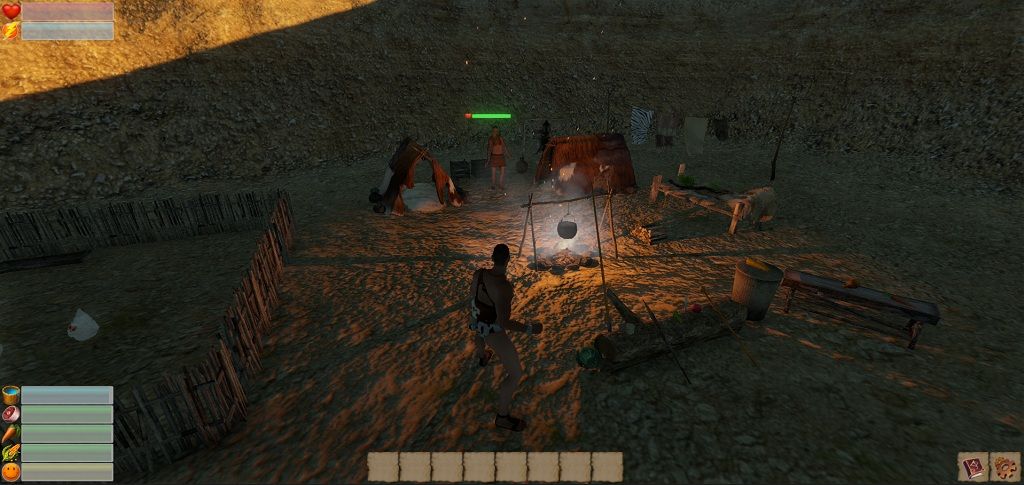Open settings with the gear icon

pyautogui.click(x=1004, y=467)
